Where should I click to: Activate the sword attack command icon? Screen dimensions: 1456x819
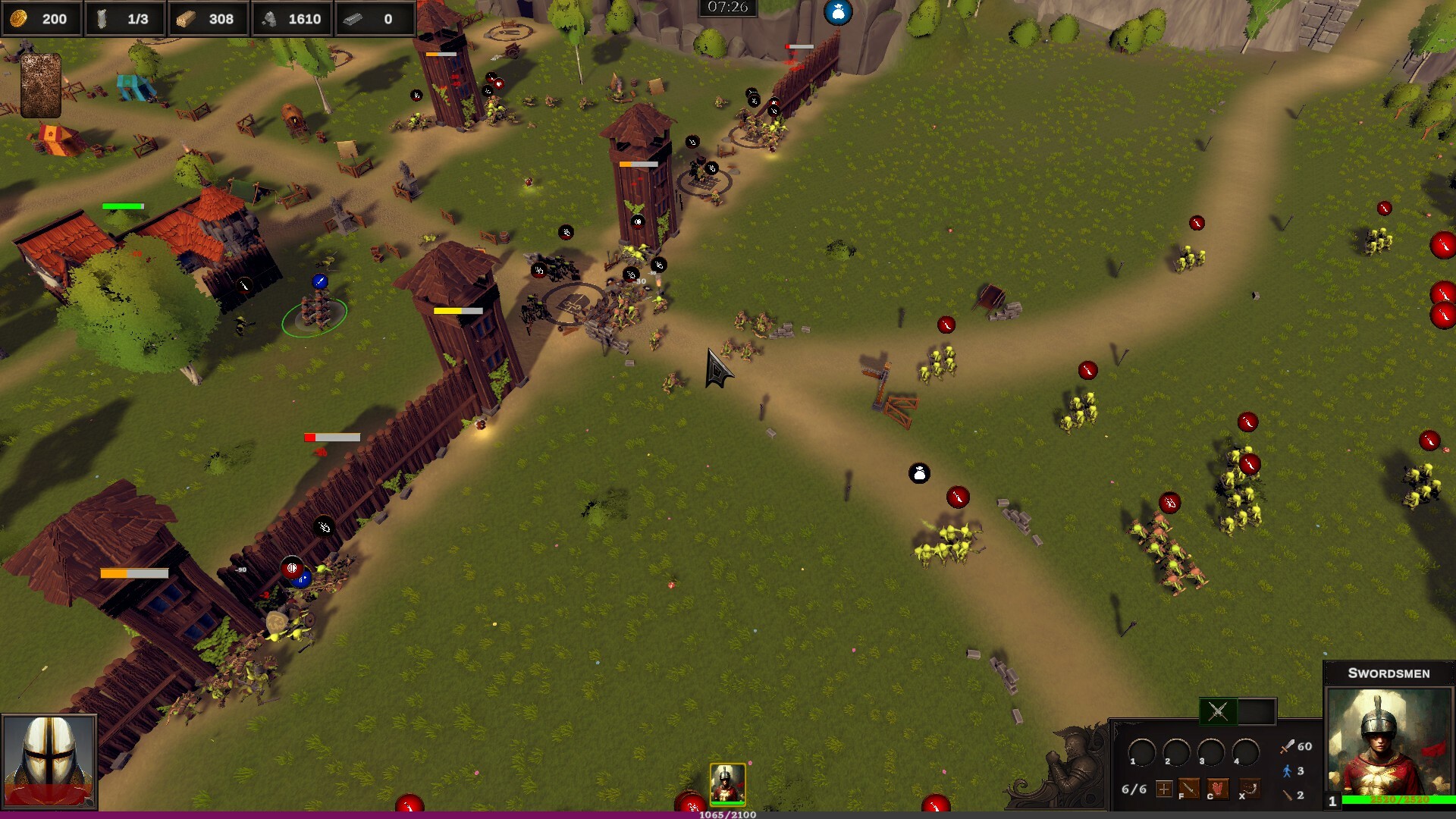pyautogui.click(x=1188, y=789)
